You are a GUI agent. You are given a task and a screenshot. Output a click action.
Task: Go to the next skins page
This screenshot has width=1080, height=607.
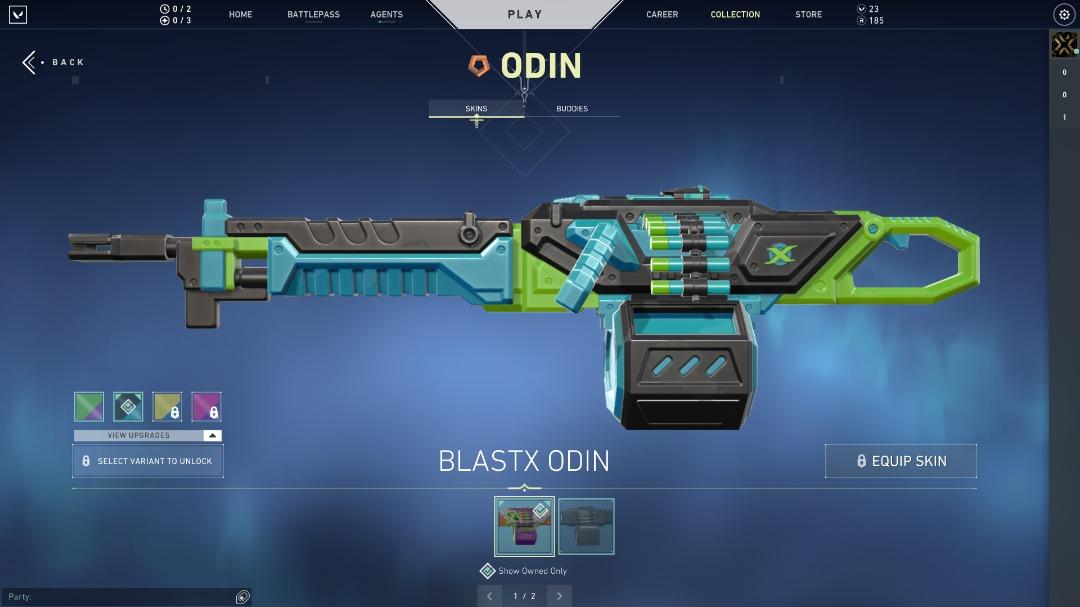(x=559, y=596)
